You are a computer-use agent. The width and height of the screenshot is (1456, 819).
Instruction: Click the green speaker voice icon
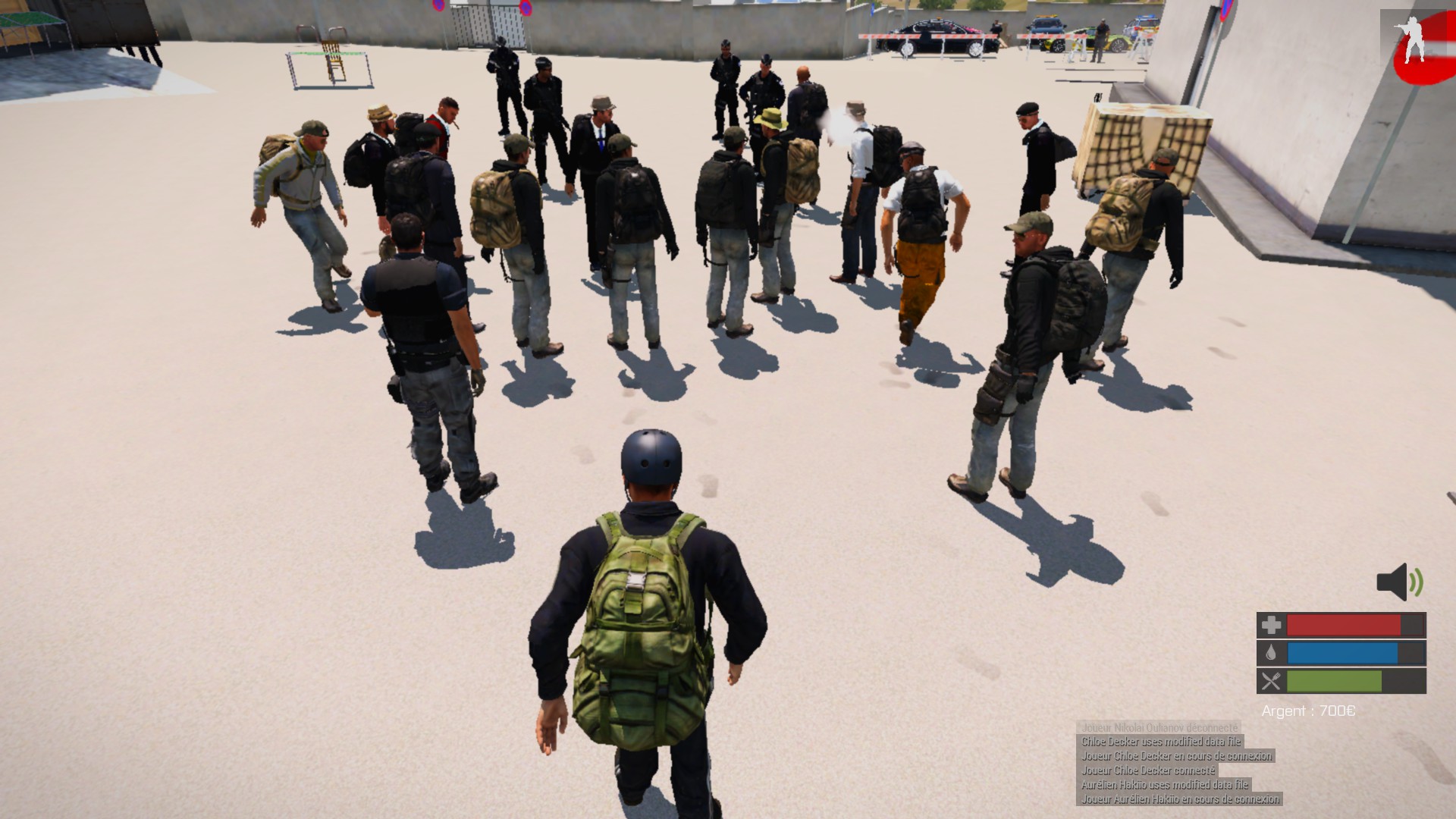click(x=1399, y=582)
